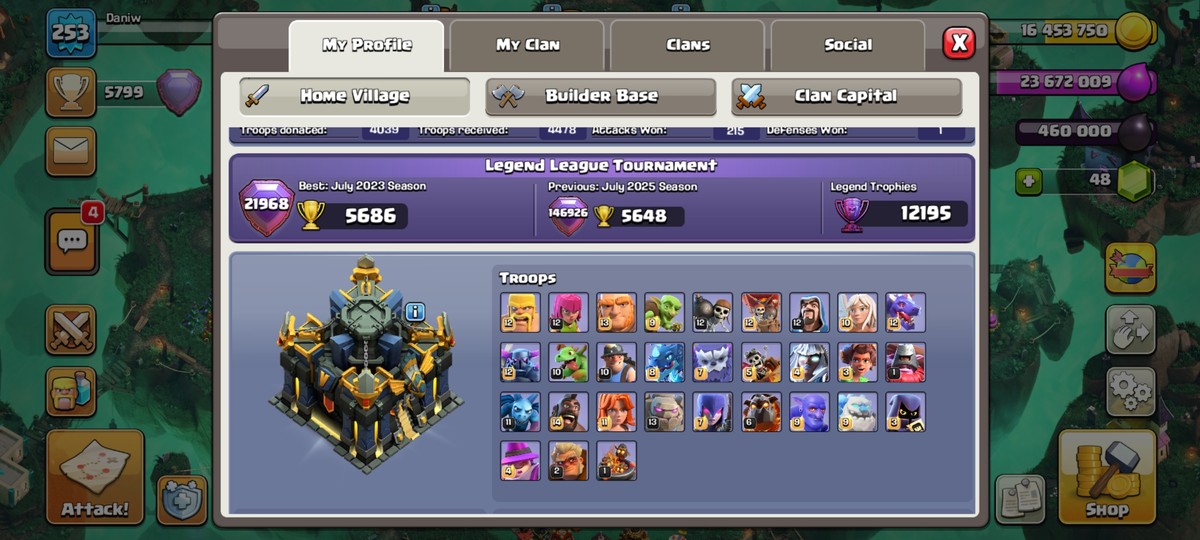
Task: View the Clan Capital profile
Action: [x=846, y=97]
